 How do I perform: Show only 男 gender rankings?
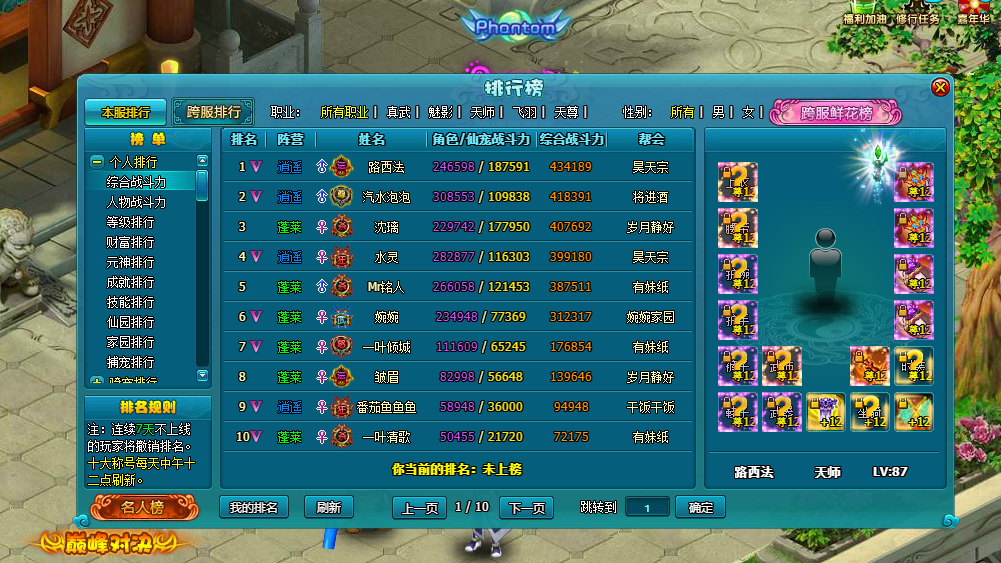point(718,112)
